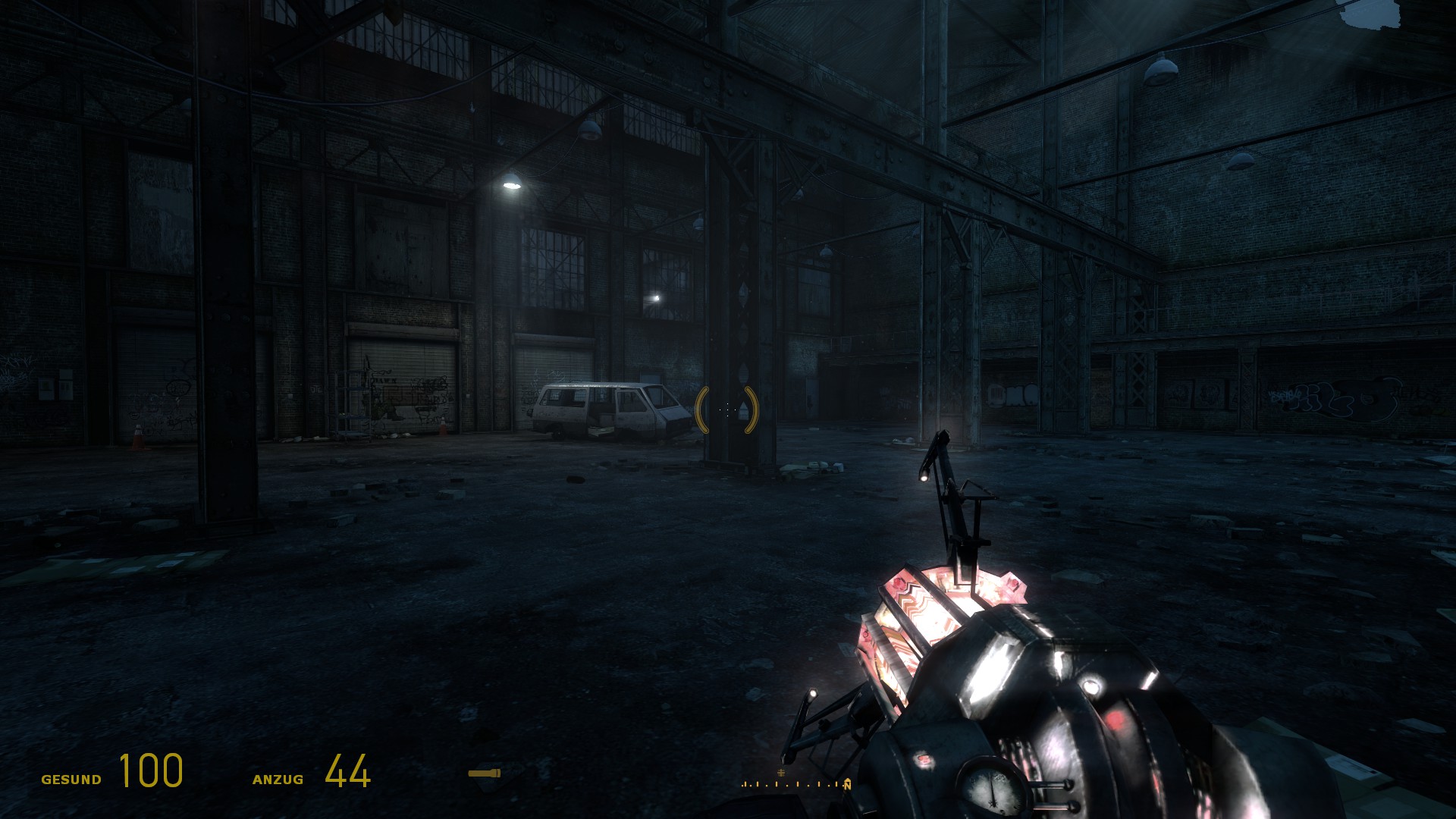Viewport: 1456px width, 819px height.
Task: Click the flashlight HUD icon
Action: 484,773
